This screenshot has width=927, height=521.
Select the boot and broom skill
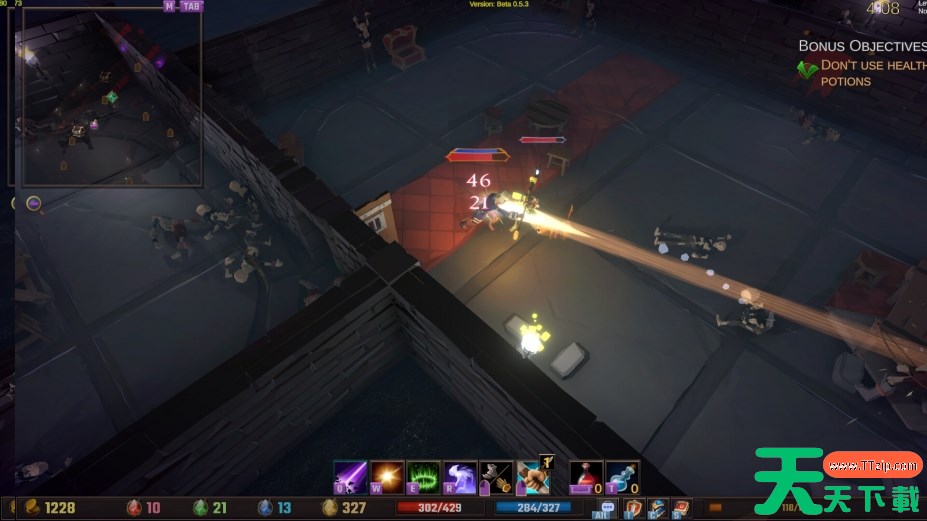coord(496,476)
